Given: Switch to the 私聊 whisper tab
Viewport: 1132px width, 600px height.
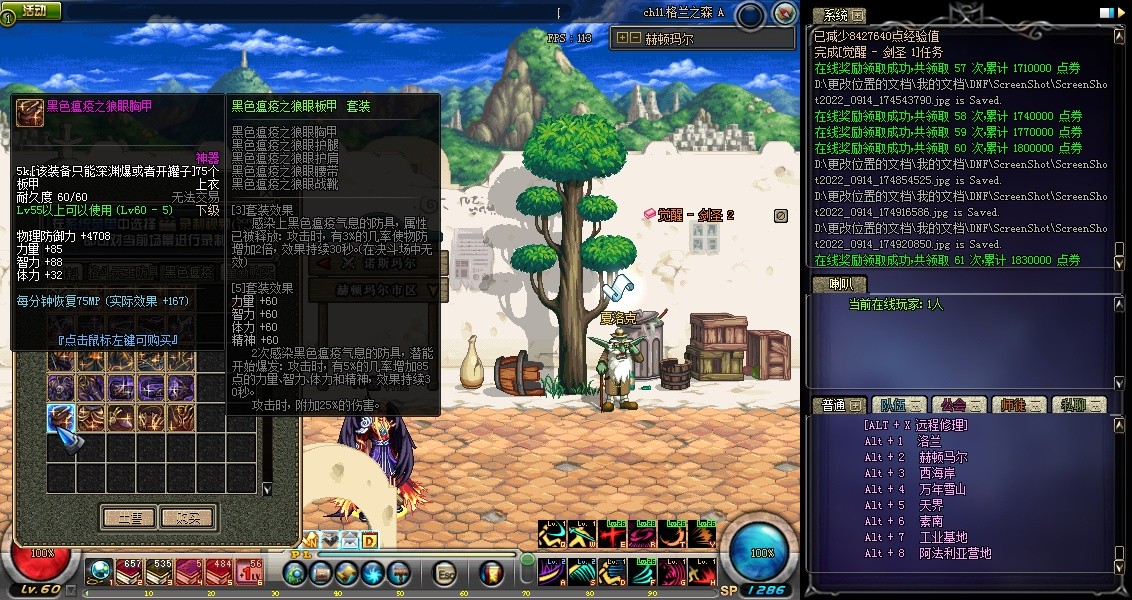Looking at the screenshot, I should click(x=1077, y=405).
